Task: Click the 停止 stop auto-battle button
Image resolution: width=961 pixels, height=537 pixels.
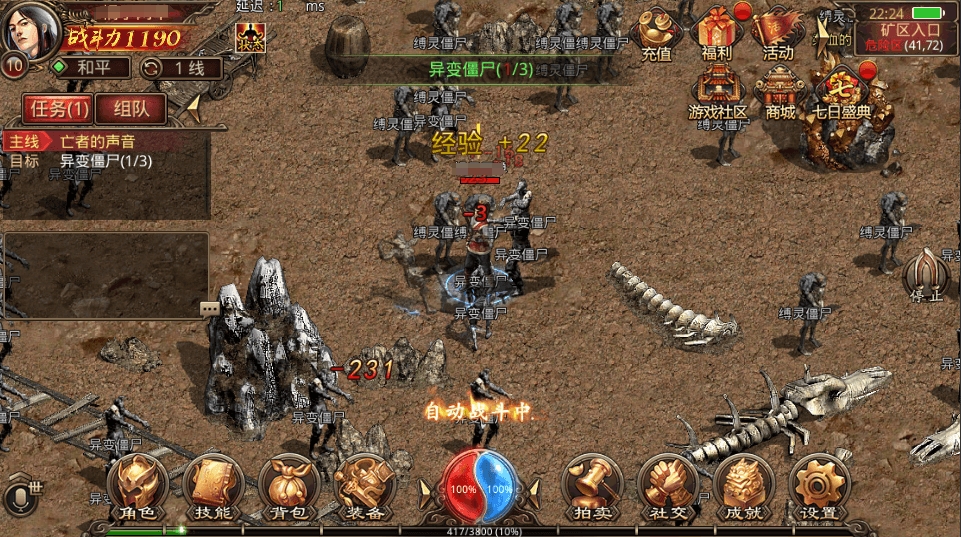Action: 925,275
